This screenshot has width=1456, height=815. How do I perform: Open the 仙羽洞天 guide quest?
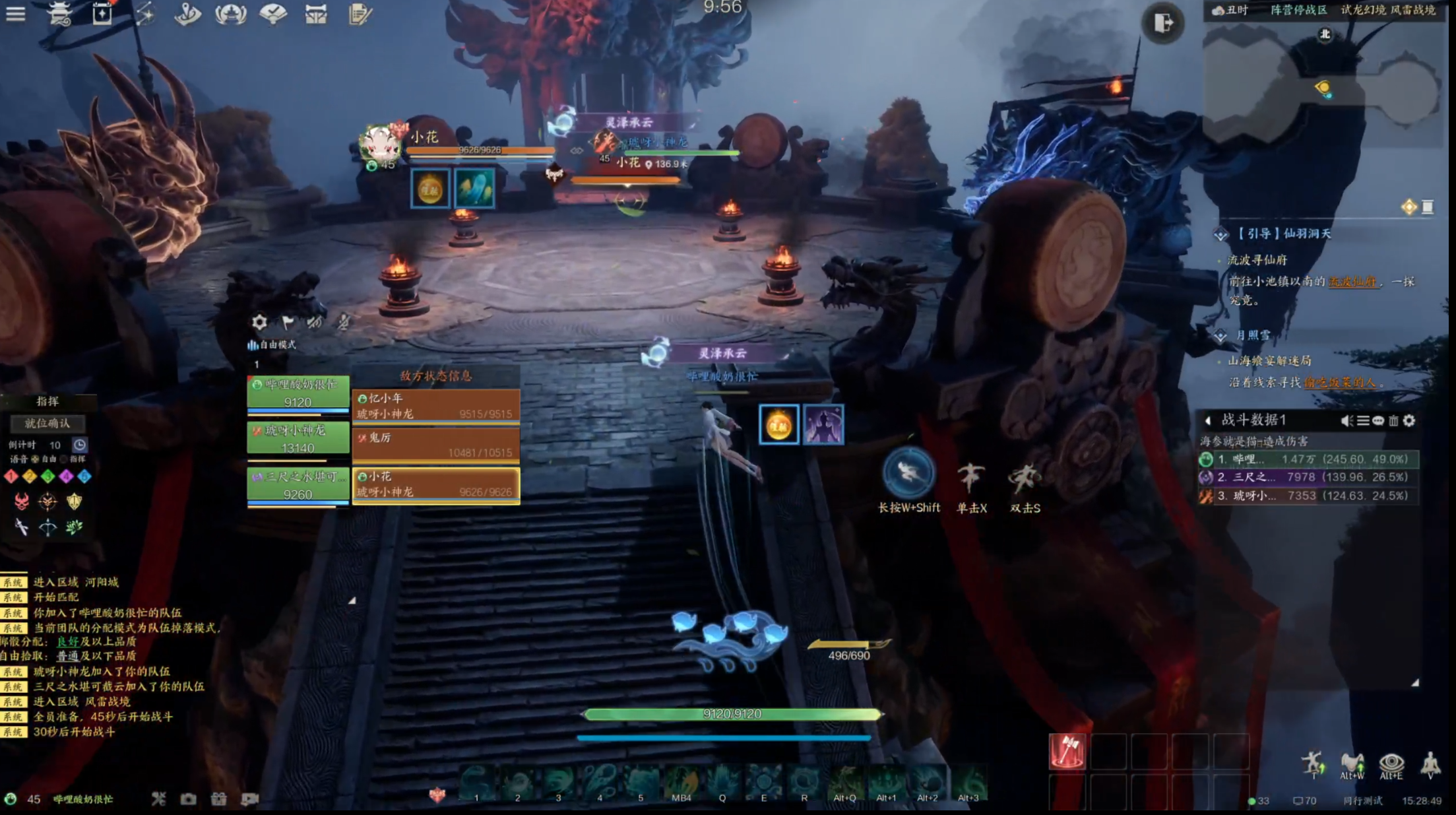(x=1283, y=234)
